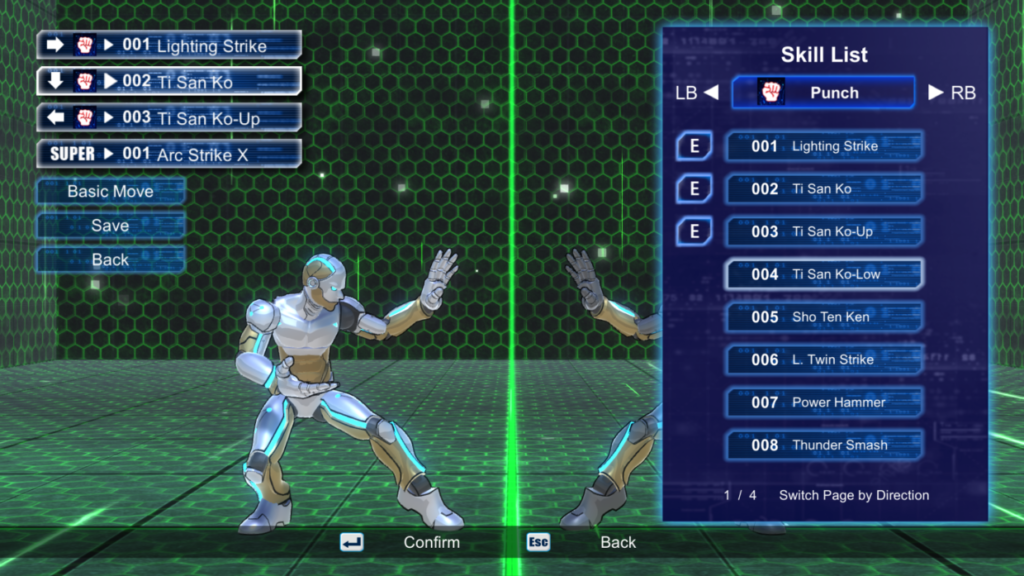Screen dimensions: 1024x576
Task: Save the current skill setup
Action: click(x=110, y=226)
